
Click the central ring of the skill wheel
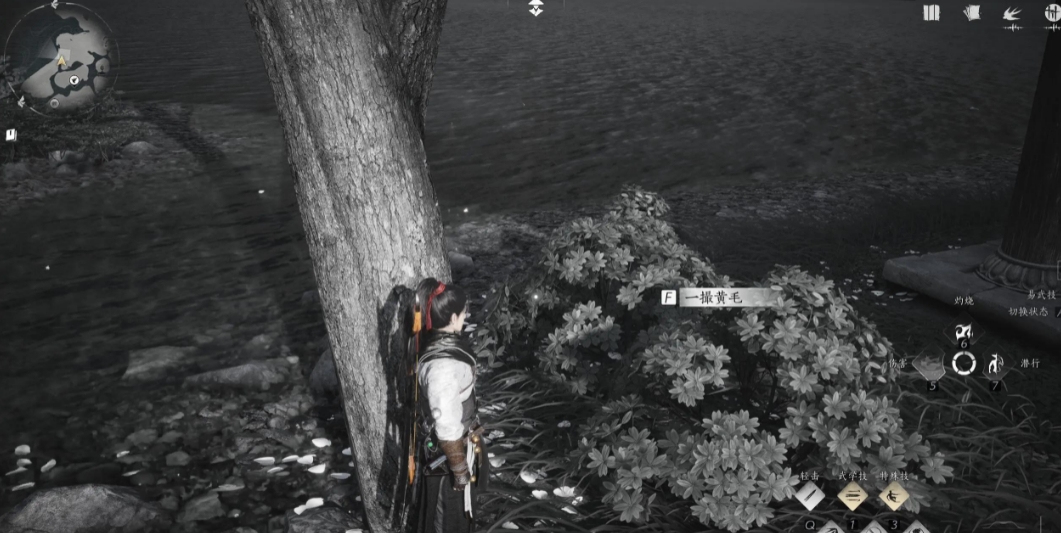click(x=964, y=363)
